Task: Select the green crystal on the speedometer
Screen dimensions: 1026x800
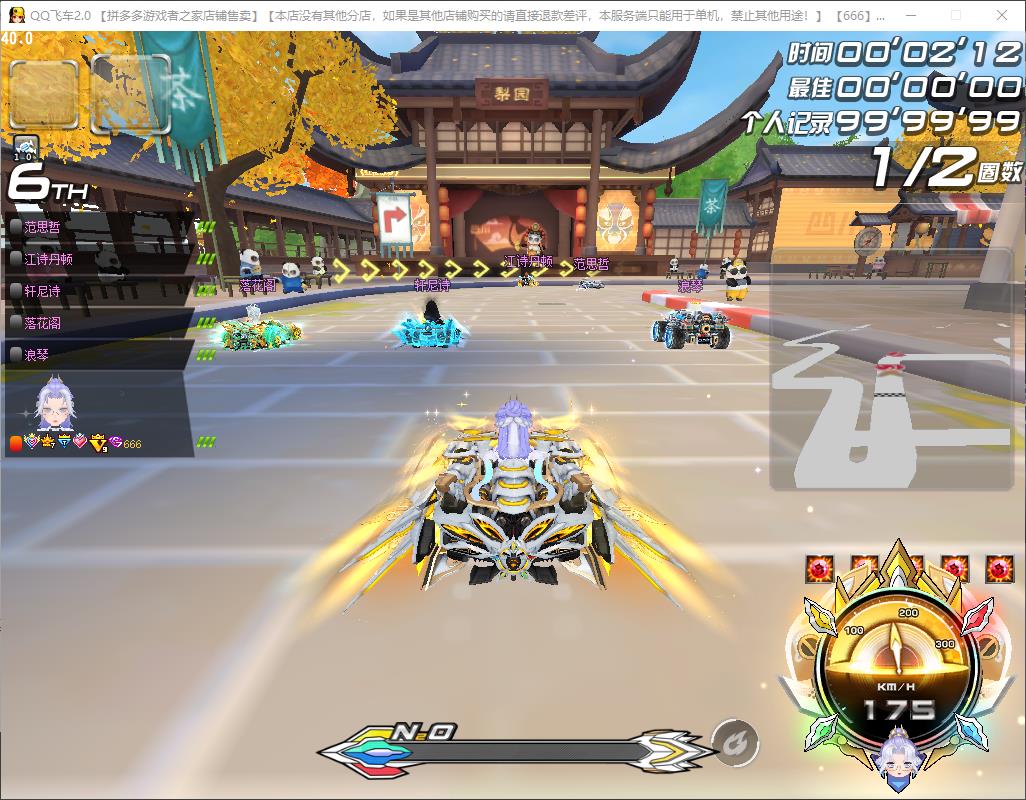Action: (824, 729)
